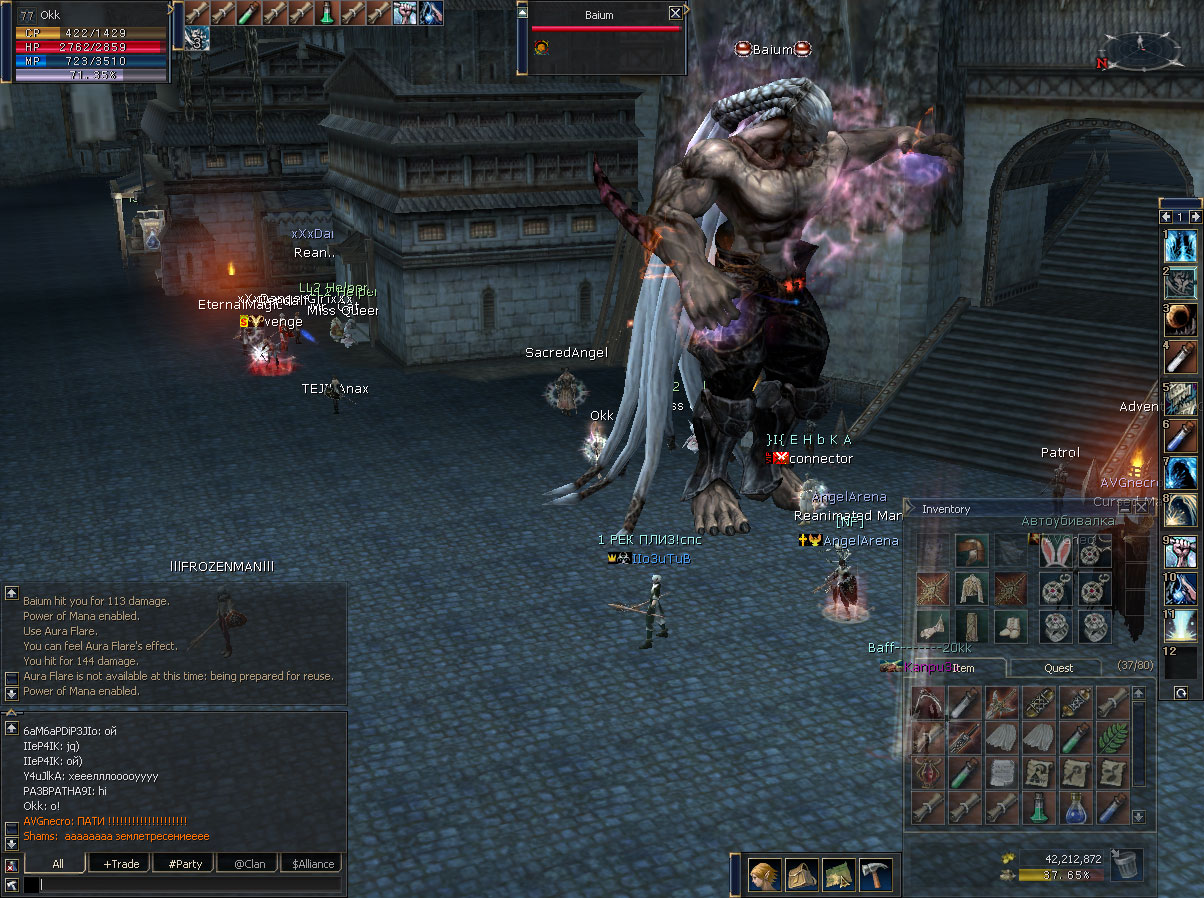Image resolution: width=1204 pixels, height=898 pixels.
Task: Open the inventory bag icon
Action: (x=801, y=876)
